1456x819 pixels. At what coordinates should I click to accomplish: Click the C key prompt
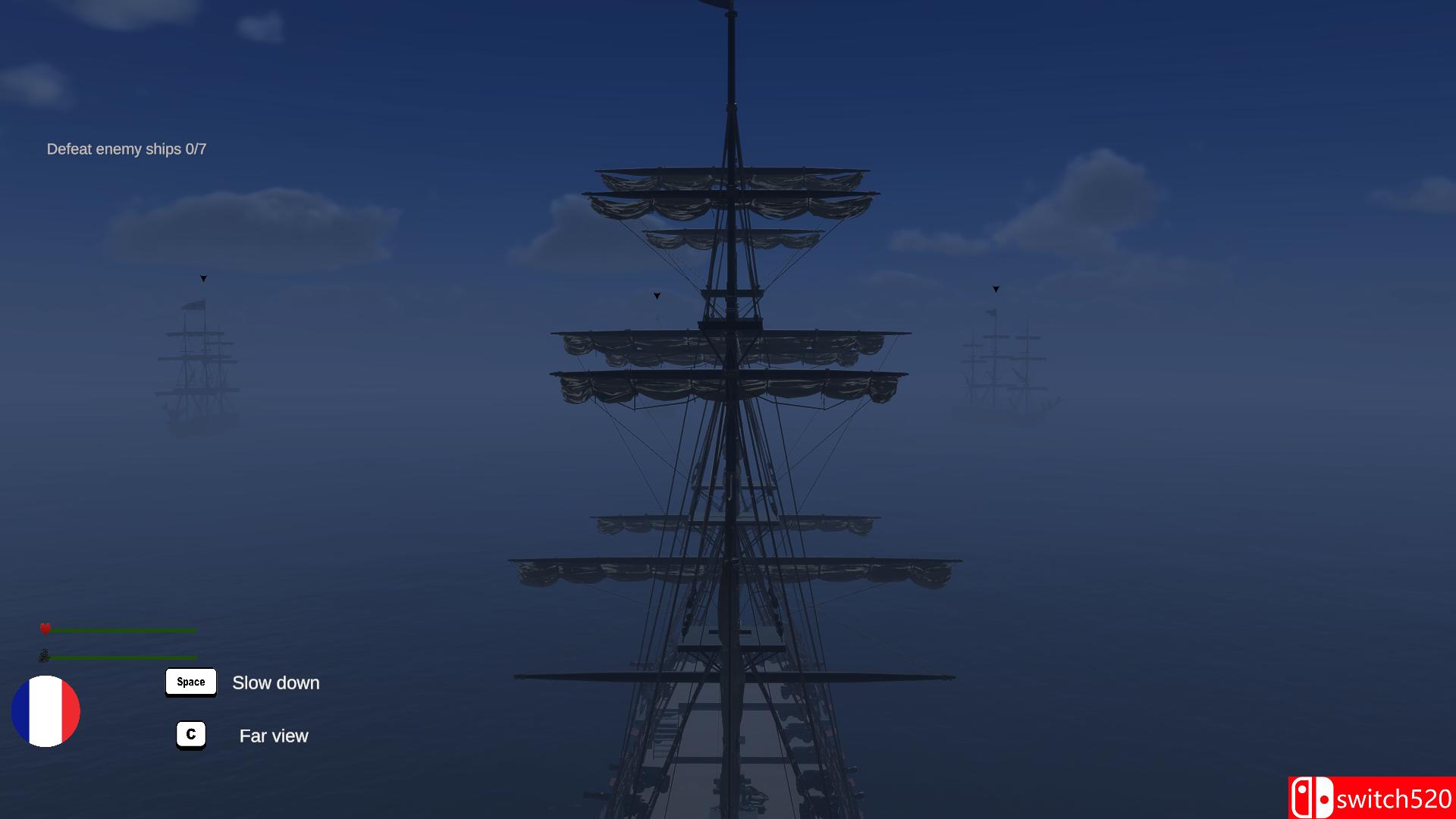click(190, 734)
